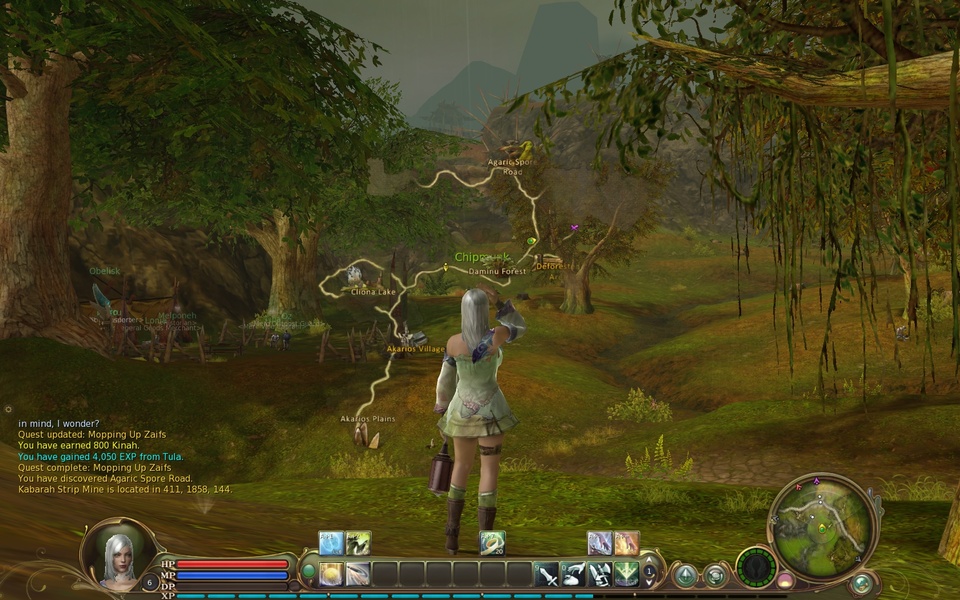The image size is (960, 600).
Task: Activate the glowing yellow orb skill
Action: click(x=331, y=574)
